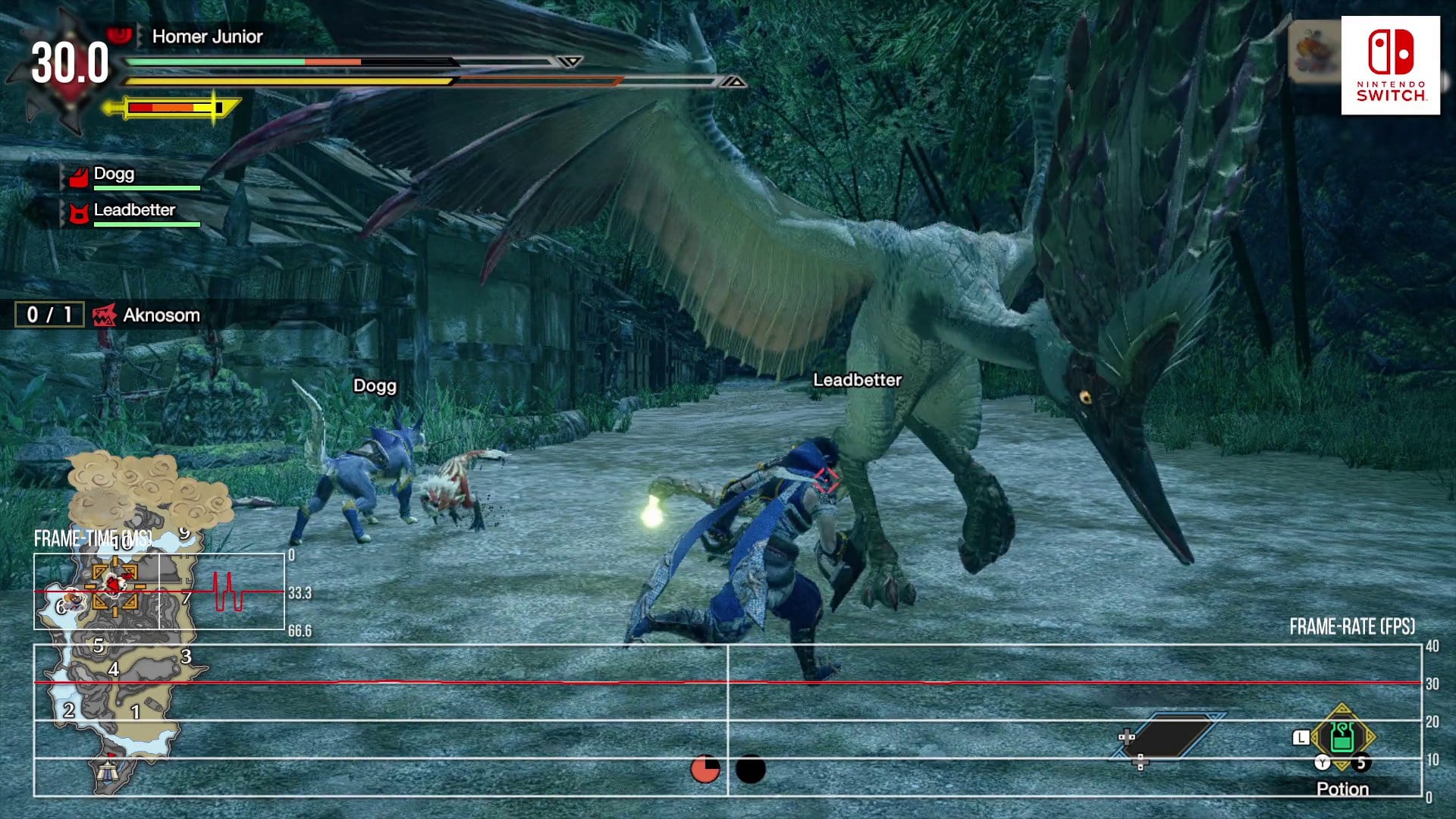Click the action bar shortcut panel

(1166, 736)
